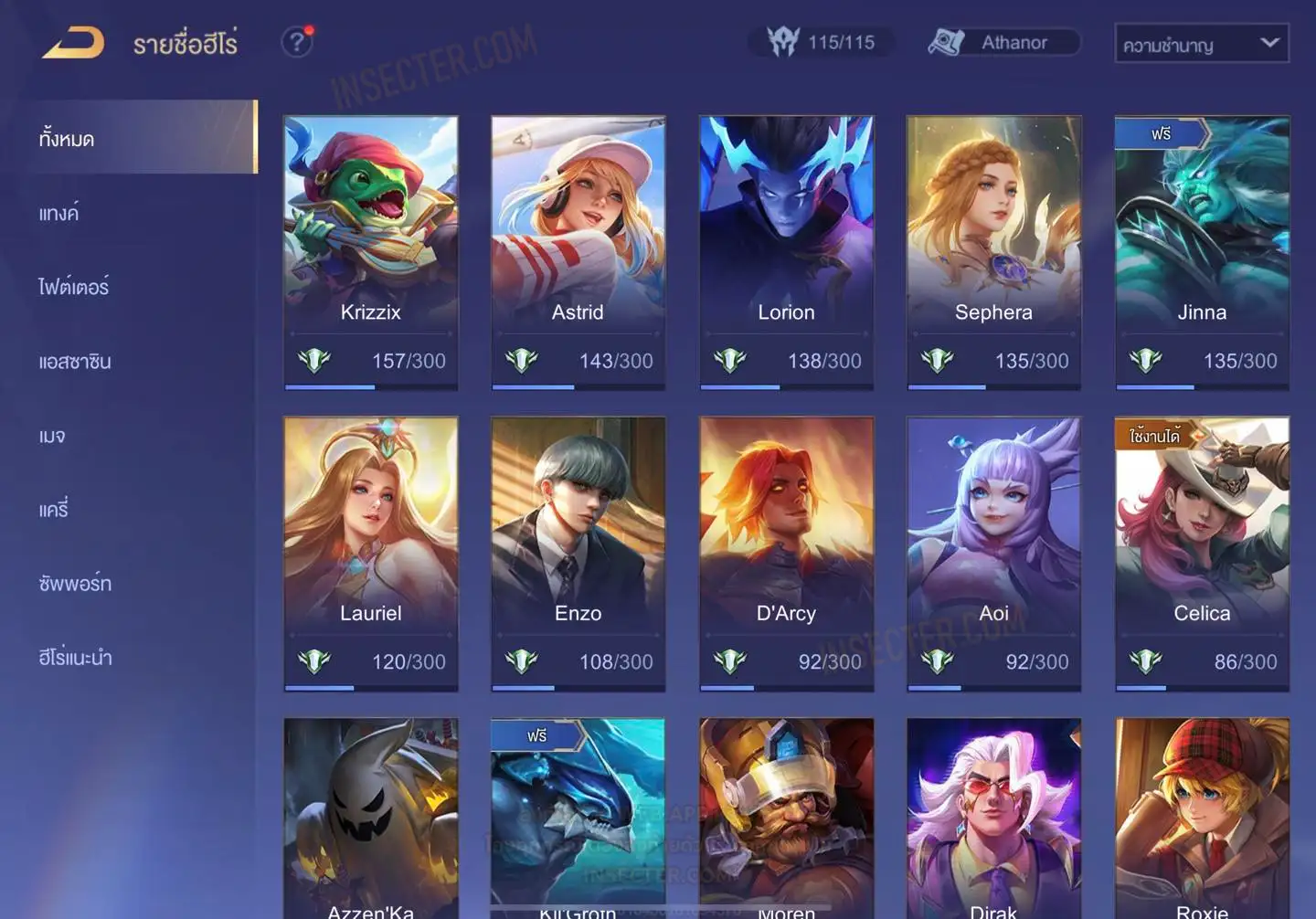
Task: Switch to the แครี่ category tab
Action: tap(54, 510)
